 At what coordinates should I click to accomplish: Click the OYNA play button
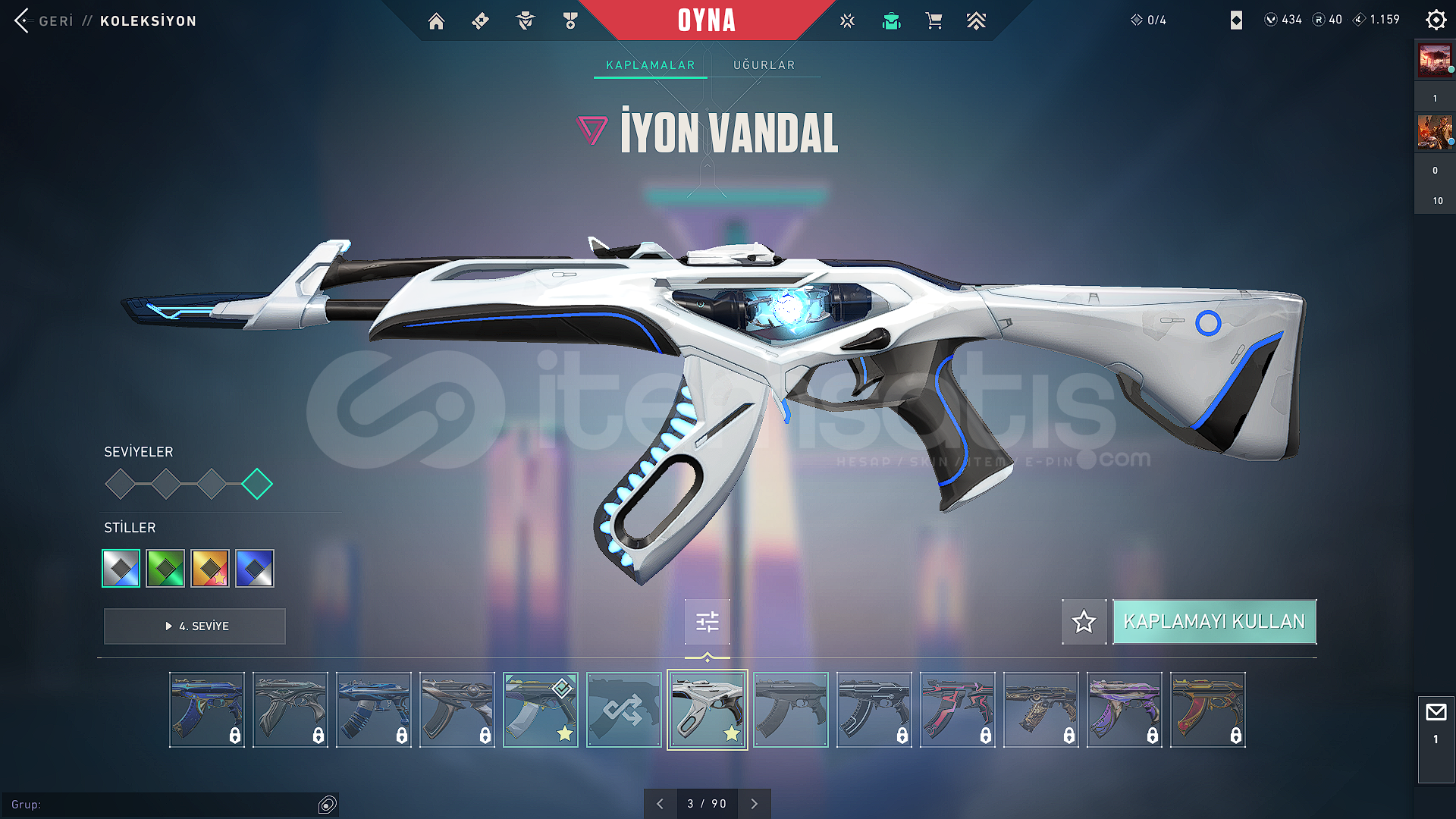pyautogui.click(x=706, y=20)
